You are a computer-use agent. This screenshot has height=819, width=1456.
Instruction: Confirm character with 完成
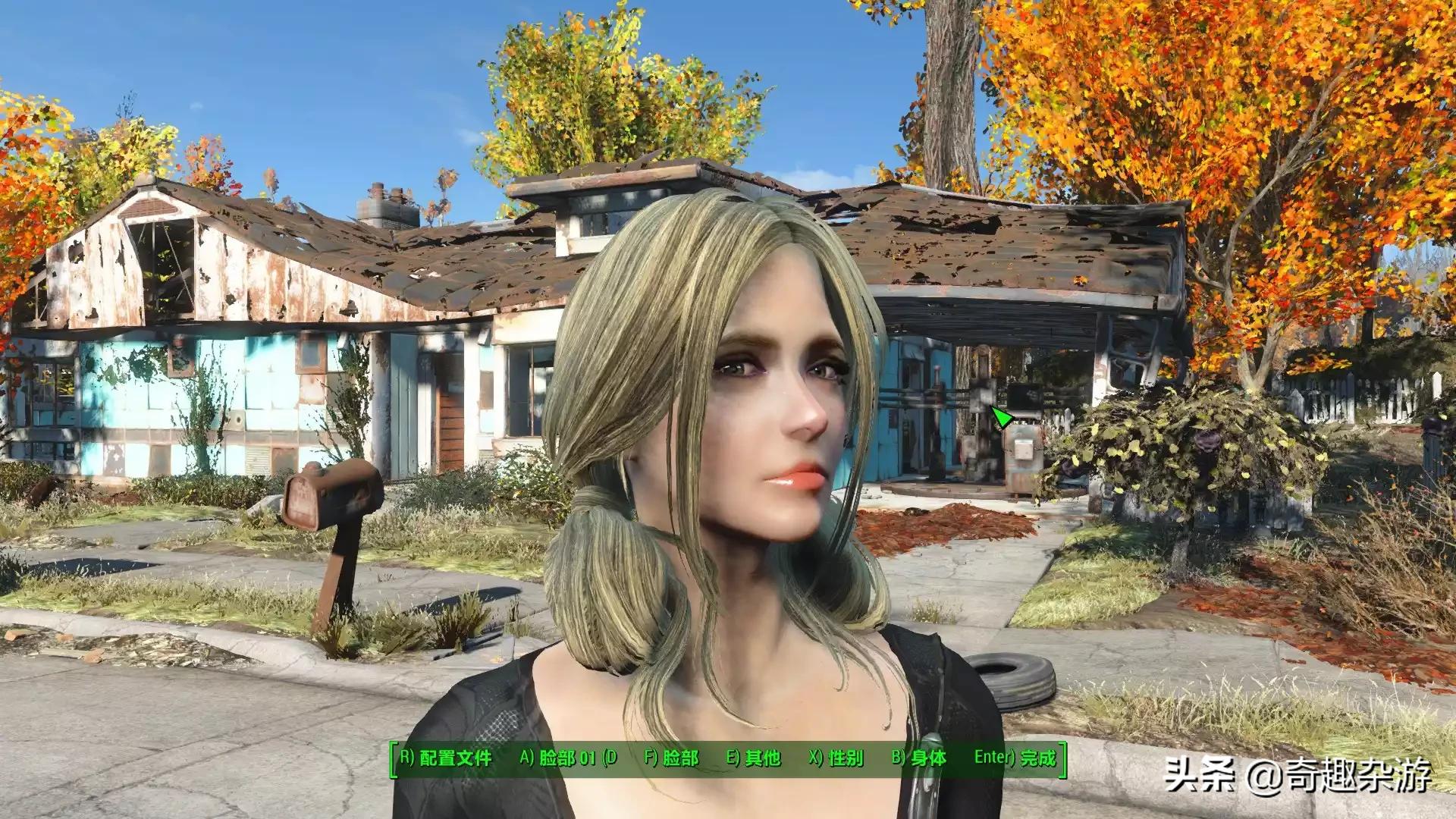click(1015, 758)
